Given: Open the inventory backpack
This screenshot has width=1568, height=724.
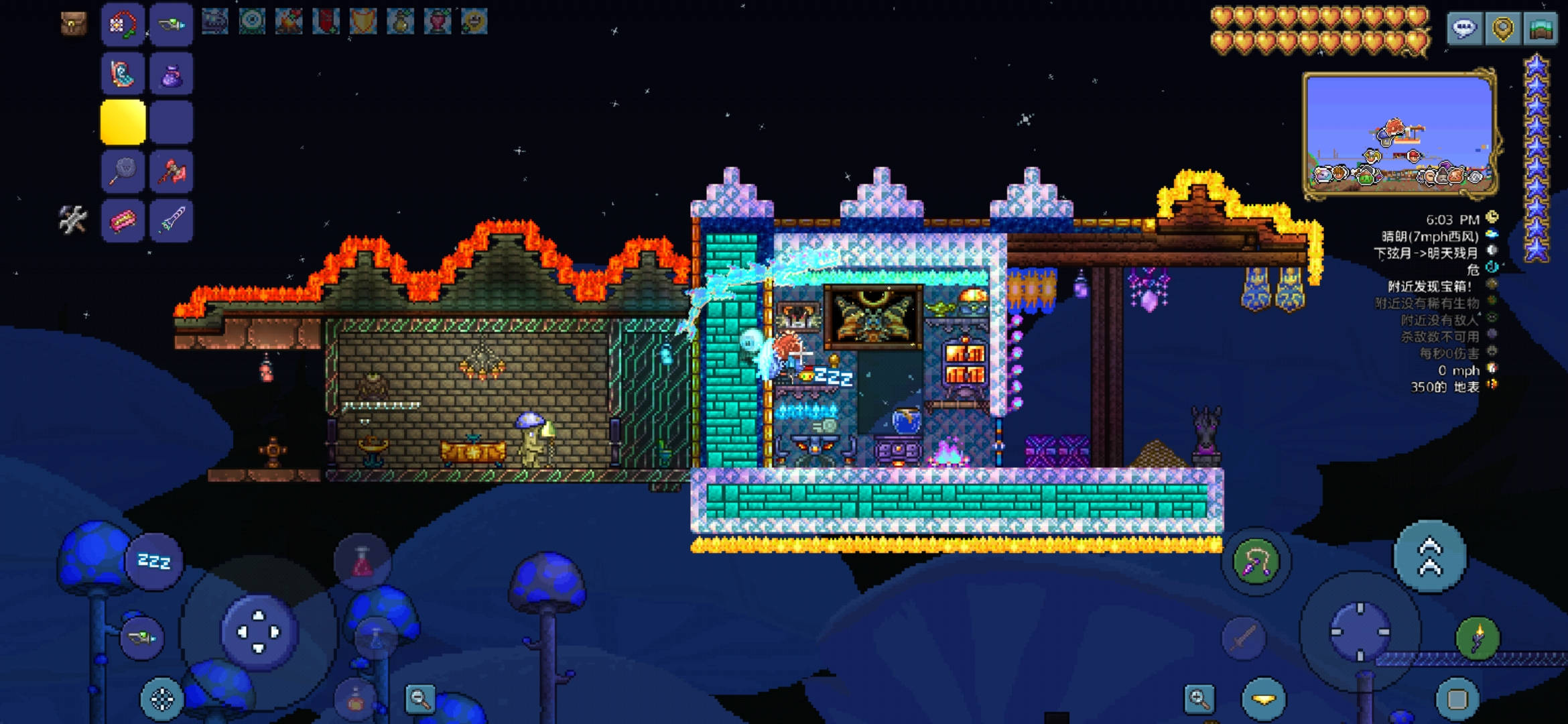Looking at the screenshot, I should [x=73, y=23].
